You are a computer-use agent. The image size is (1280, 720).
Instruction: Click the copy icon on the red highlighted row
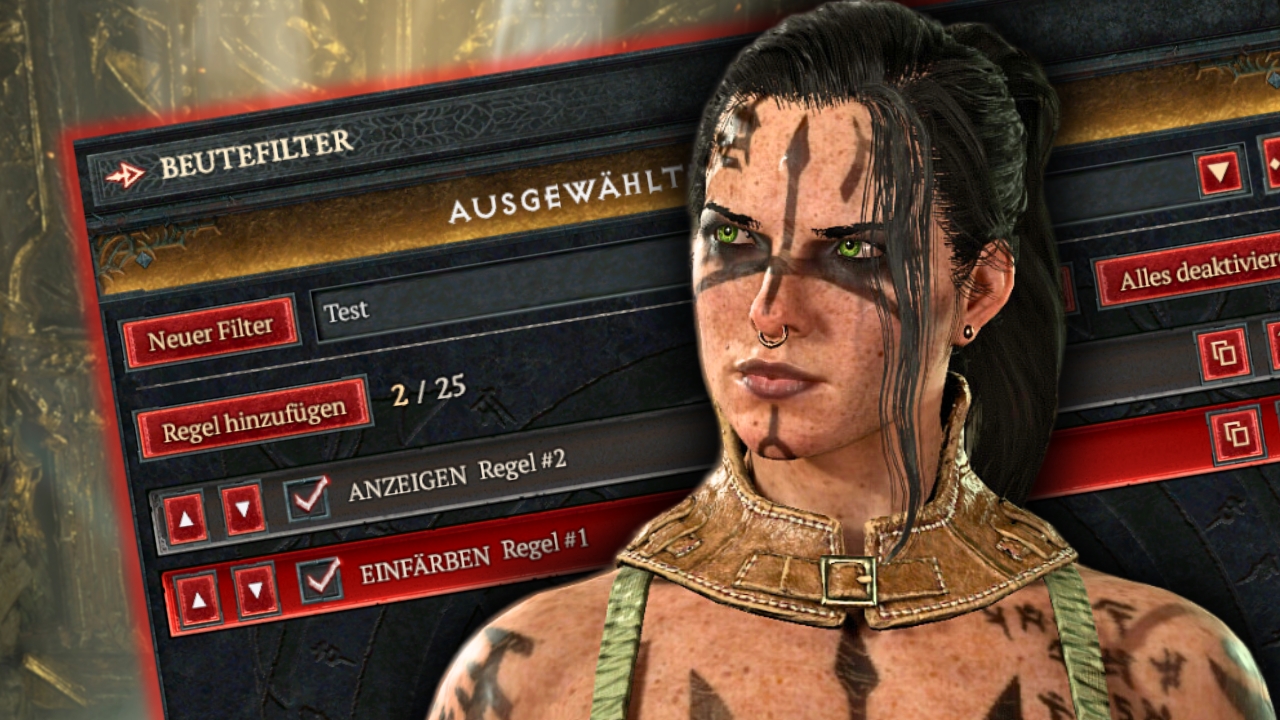1236,435
